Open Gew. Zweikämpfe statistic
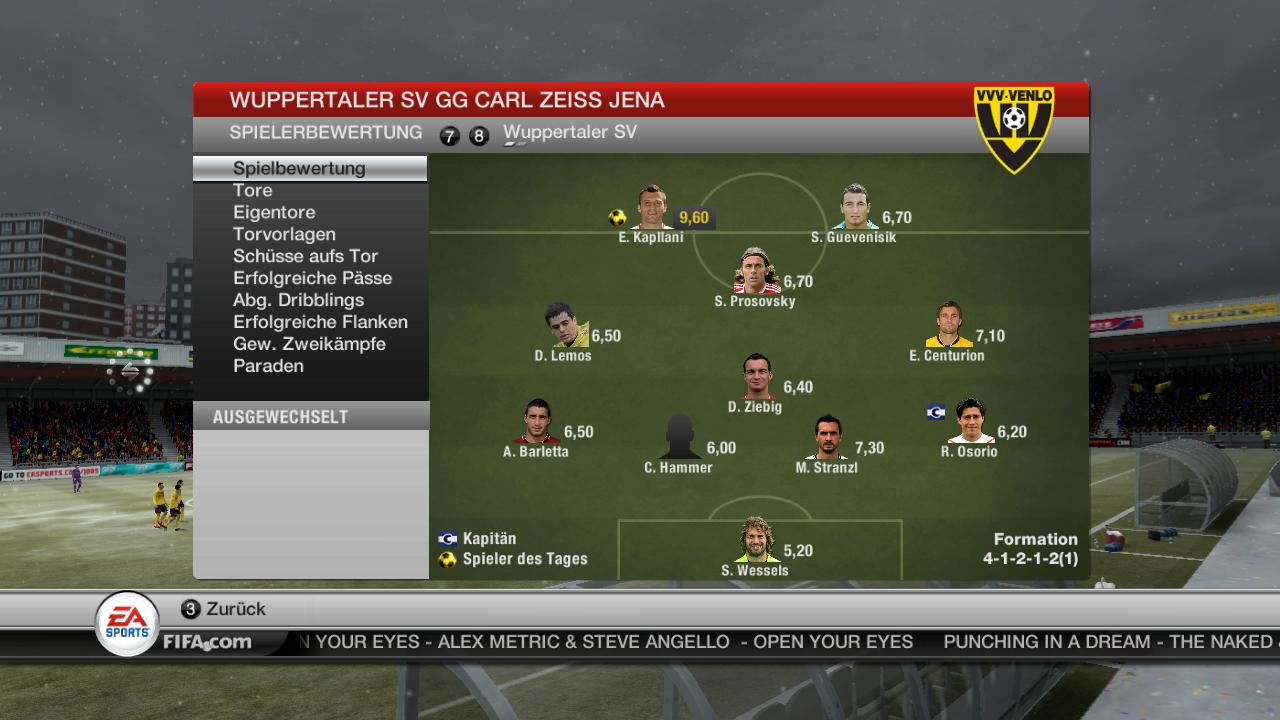 pyautogui.click(x=309, y=344)
